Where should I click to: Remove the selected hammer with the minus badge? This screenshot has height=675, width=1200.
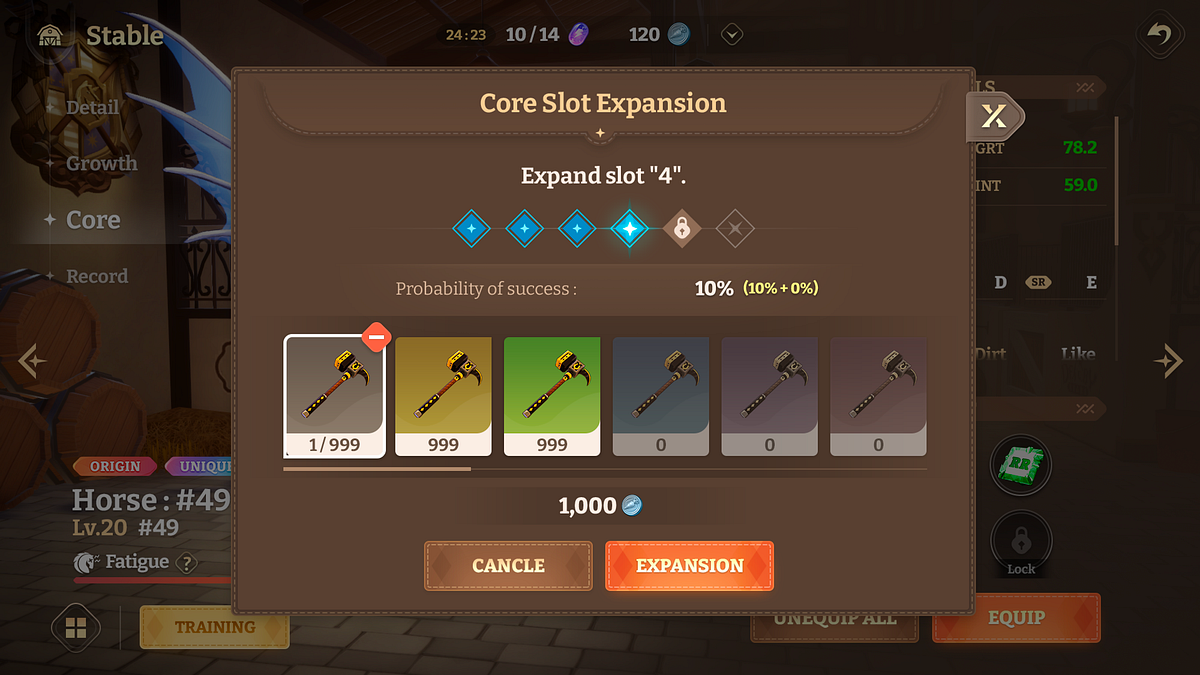(x=376, y=337)
